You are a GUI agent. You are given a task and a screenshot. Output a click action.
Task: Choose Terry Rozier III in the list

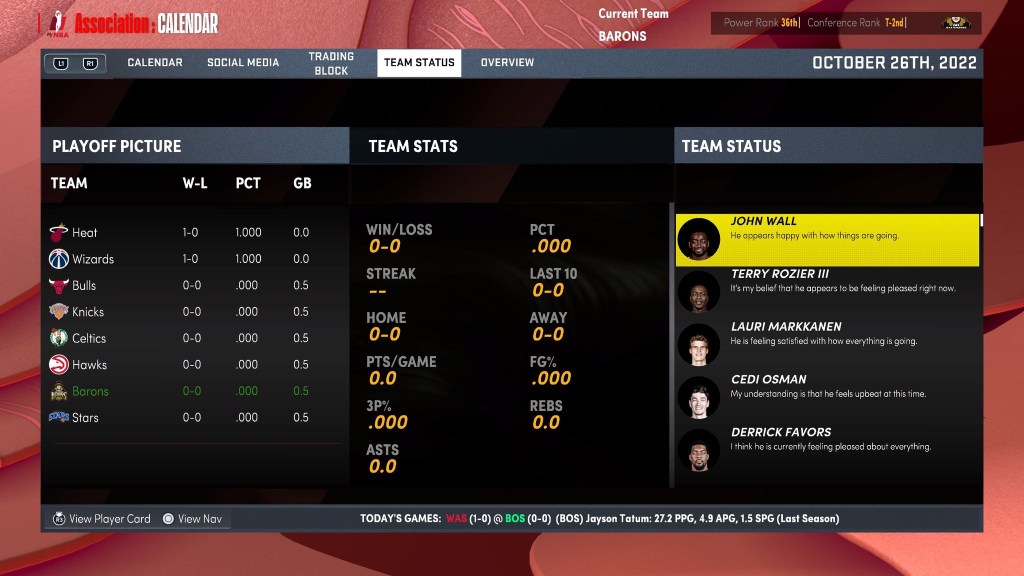(x=827, y=291)
